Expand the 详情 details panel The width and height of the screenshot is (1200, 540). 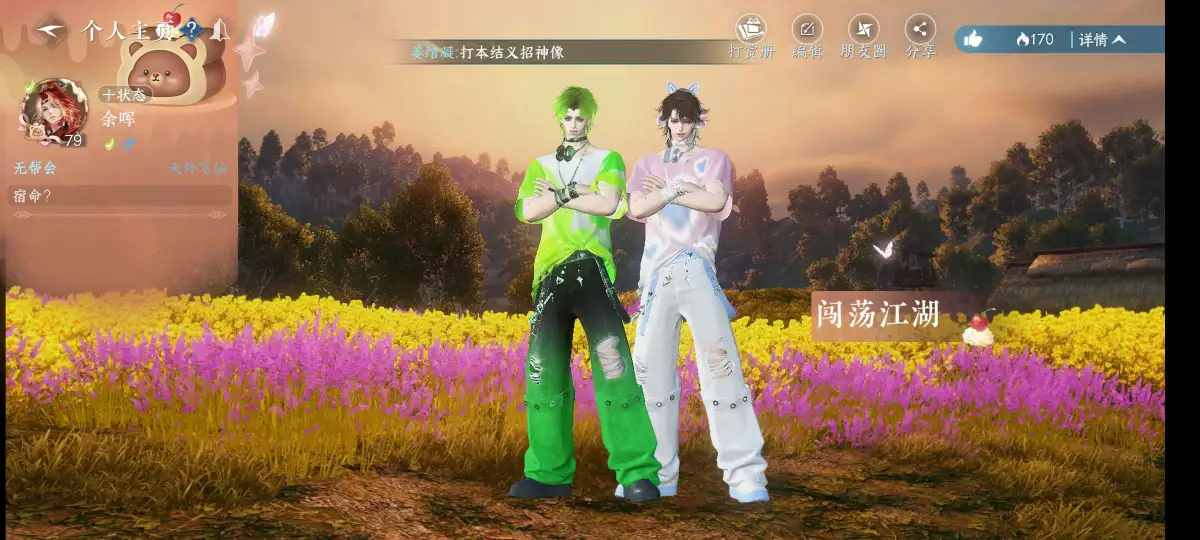(1103, 39)
